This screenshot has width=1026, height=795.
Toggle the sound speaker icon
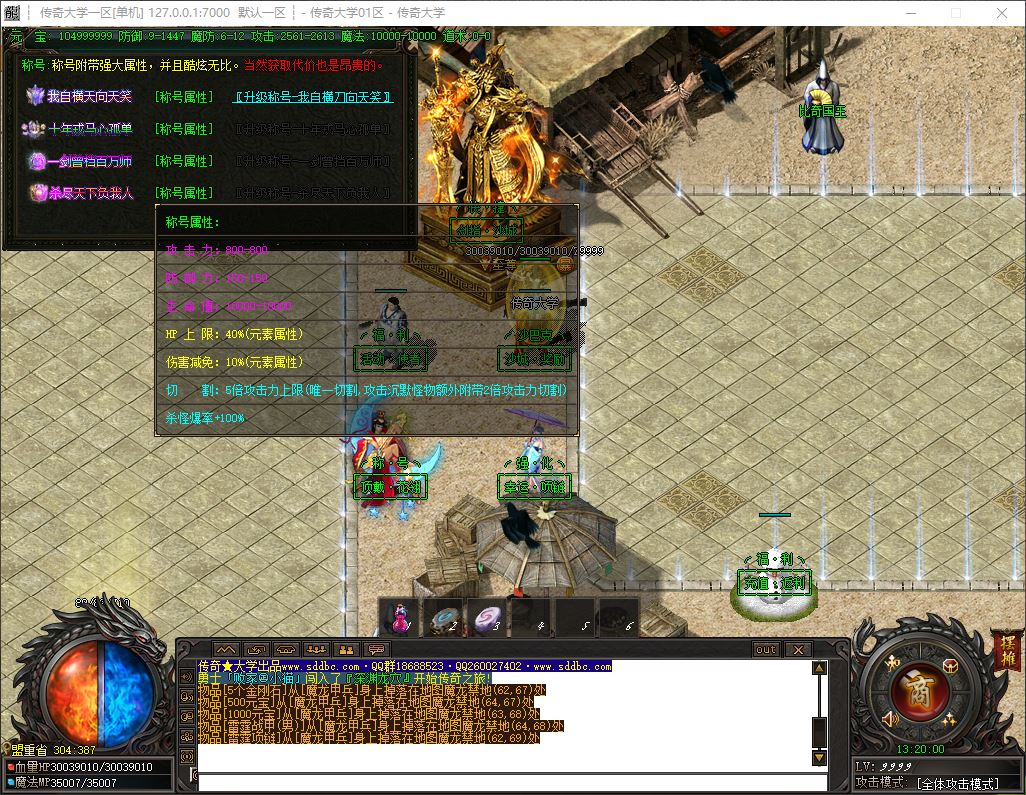point(890,718)
